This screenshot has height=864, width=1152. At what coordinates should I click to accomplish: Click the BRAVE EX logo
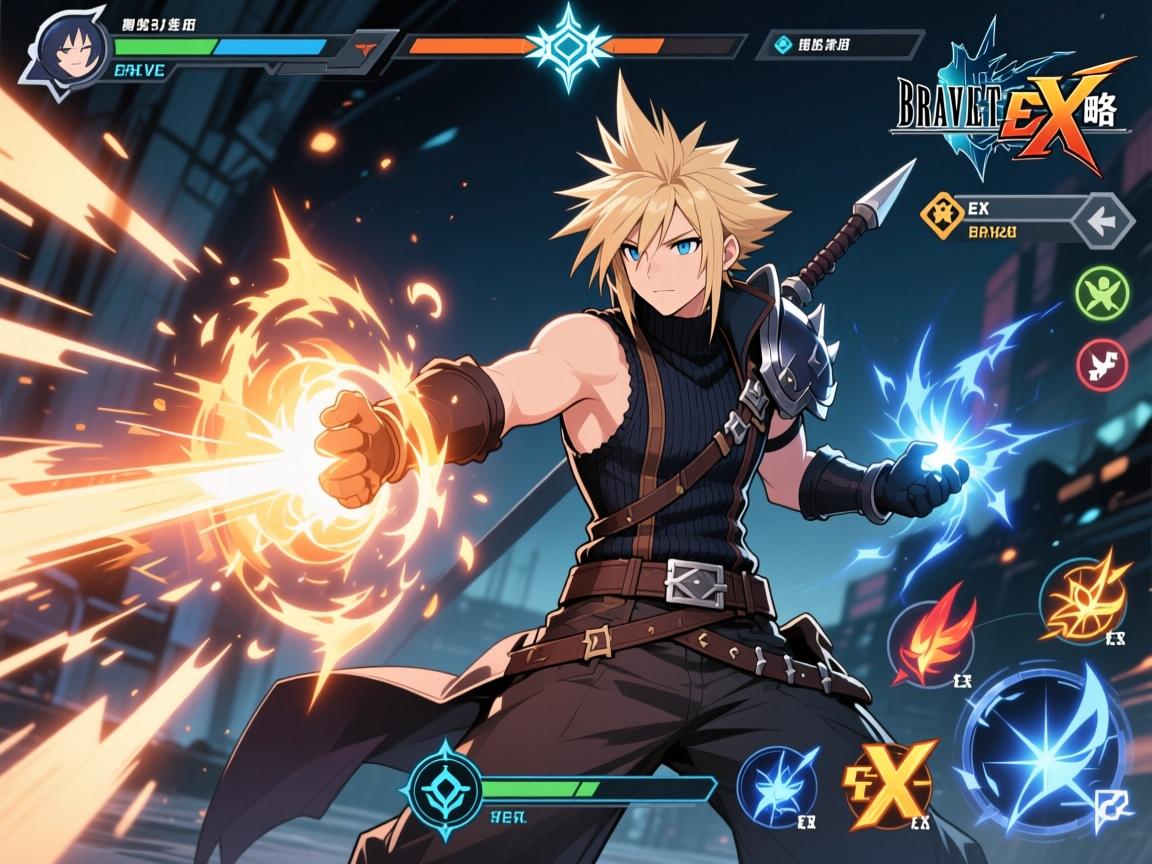[1010, 110]
